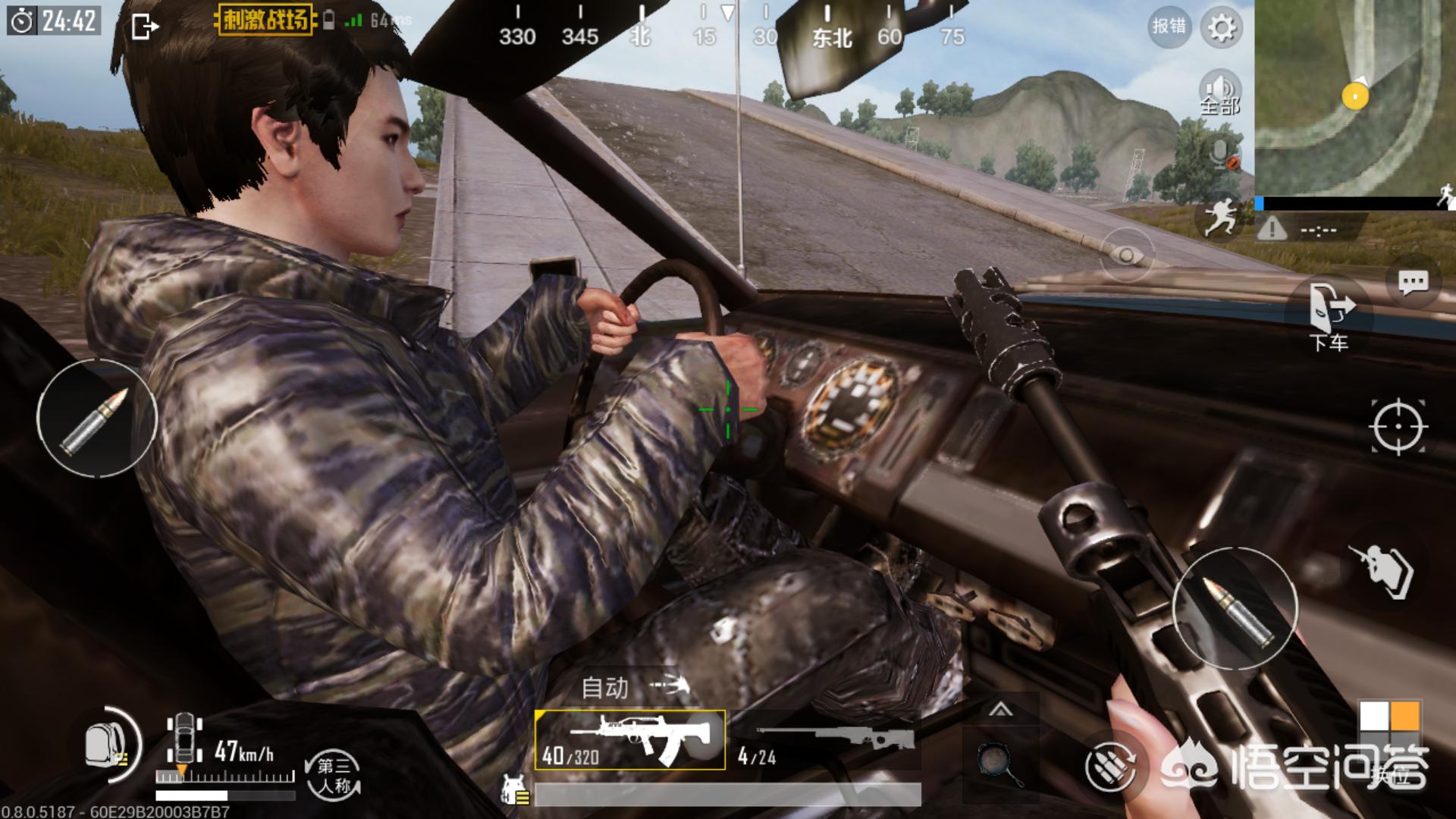Fire using the left bullet button
This screenshot has width=1456, height=819.
click(96, 419)
